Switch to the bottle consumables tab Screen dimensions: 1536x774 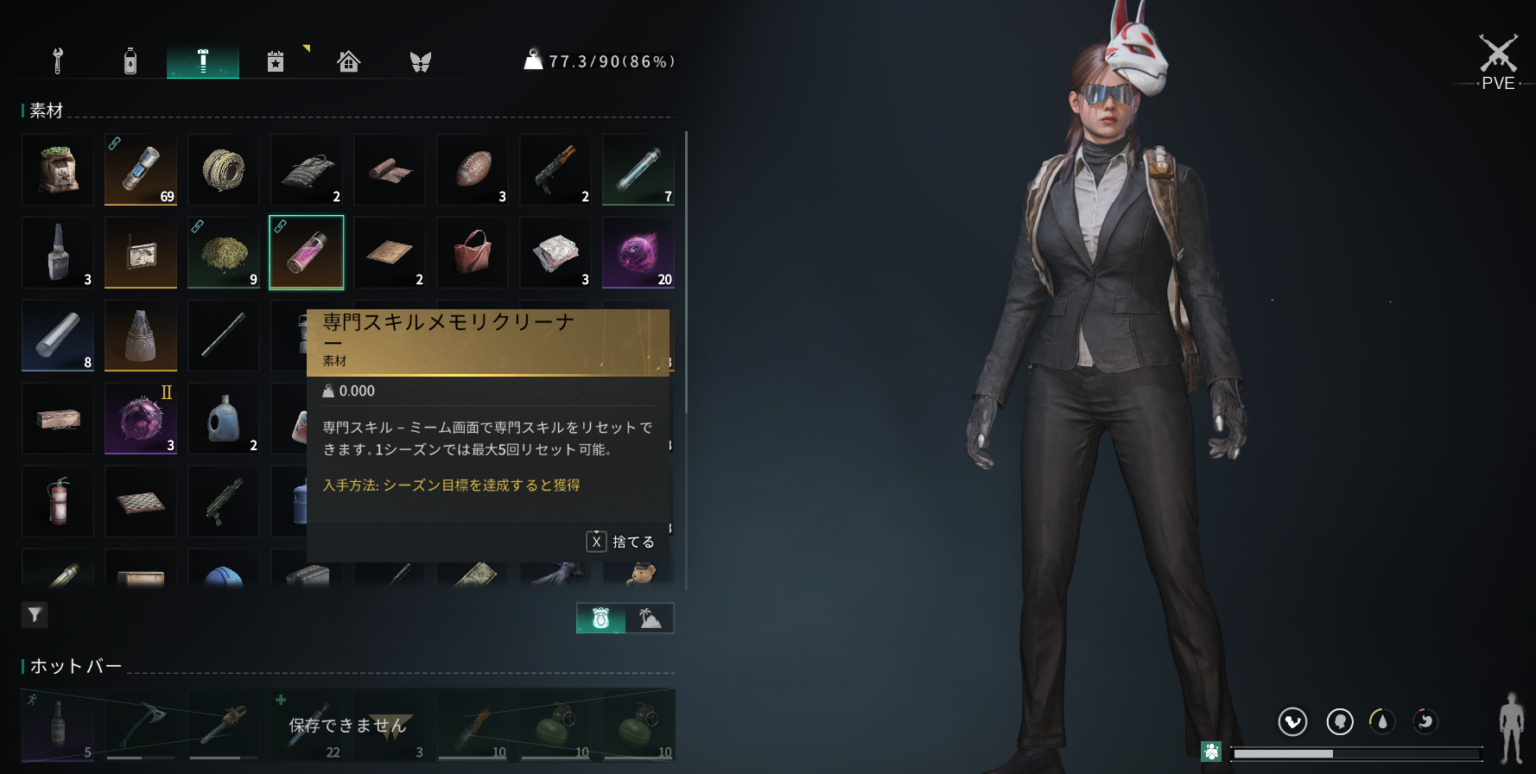point(130,61)
